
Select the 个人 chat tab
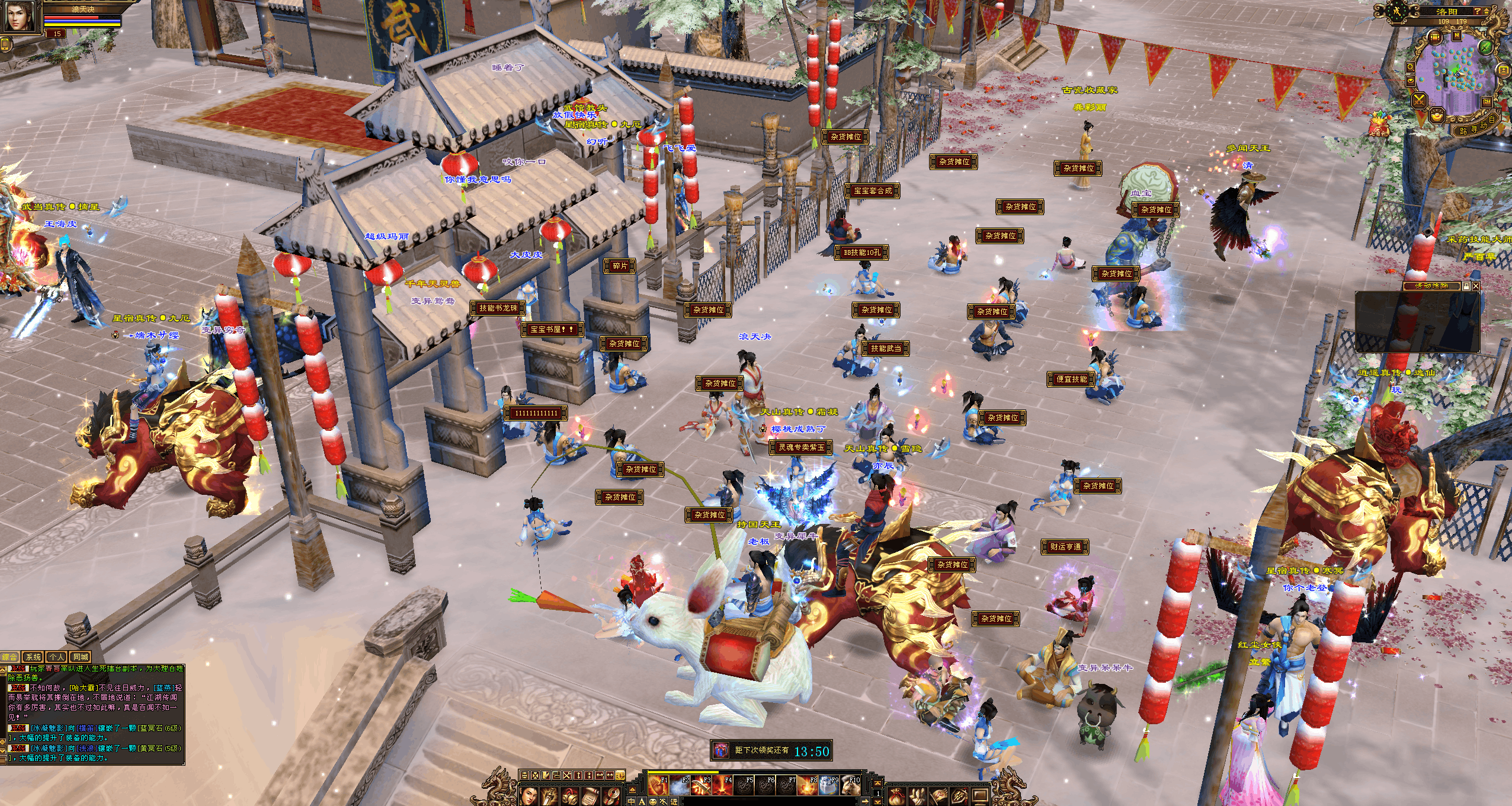point(57,657)
